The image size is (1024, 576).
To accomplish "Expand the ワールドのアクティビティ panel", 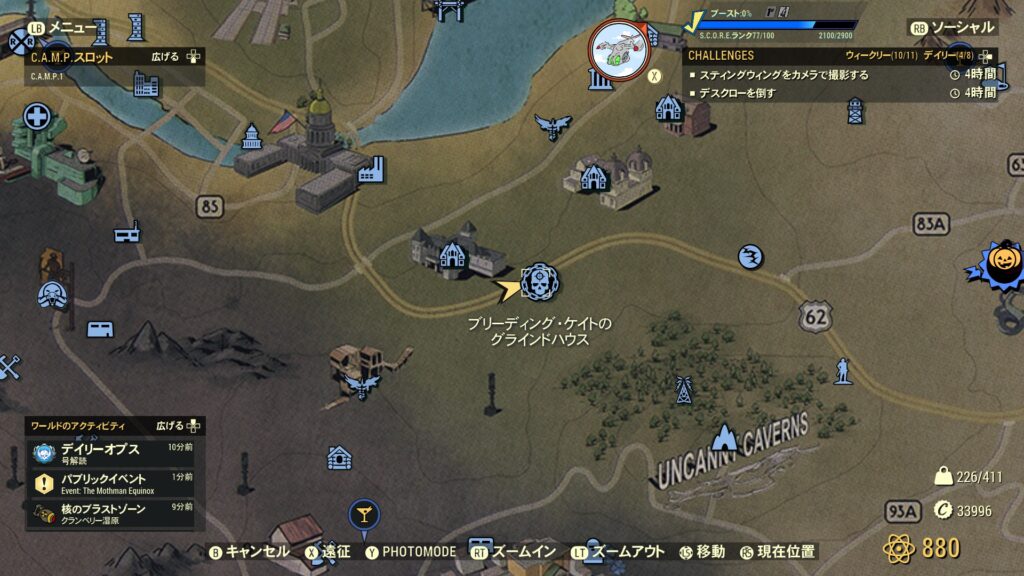I will coord(180,426).
